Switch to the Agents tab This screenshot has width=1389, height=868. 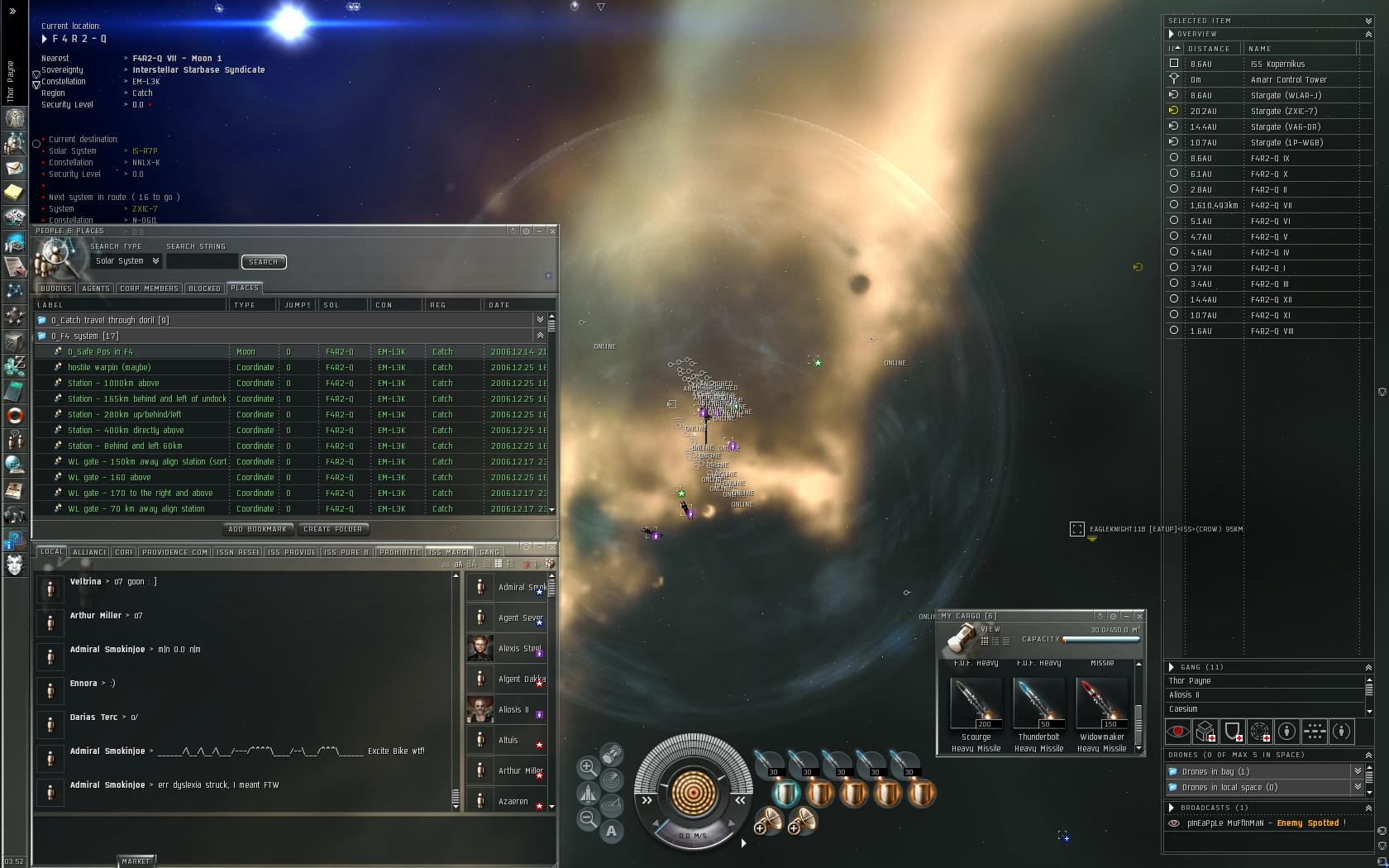tap(96, 289)
